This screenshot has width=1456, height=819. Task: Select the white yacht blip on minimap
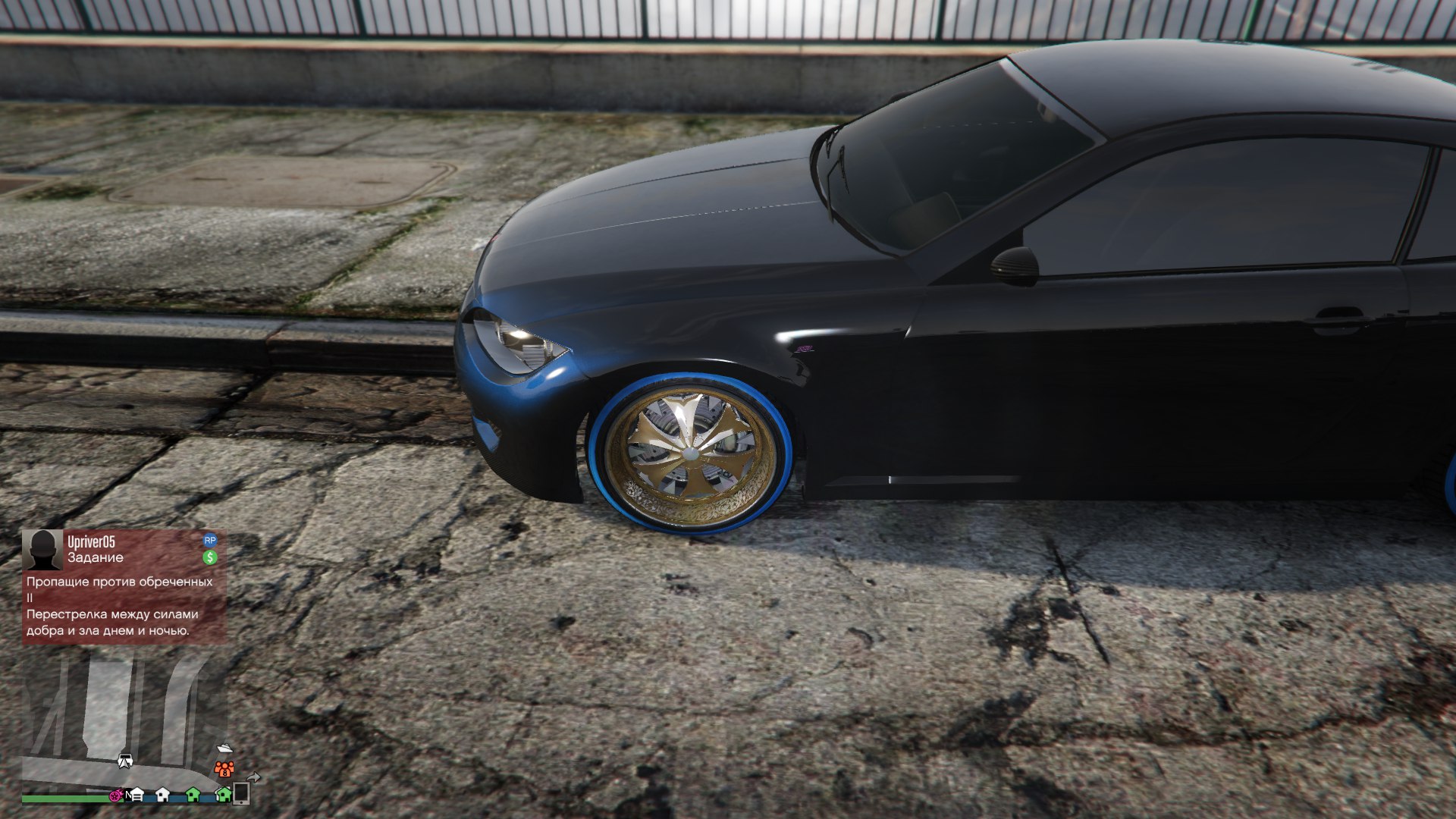point(224,748)
